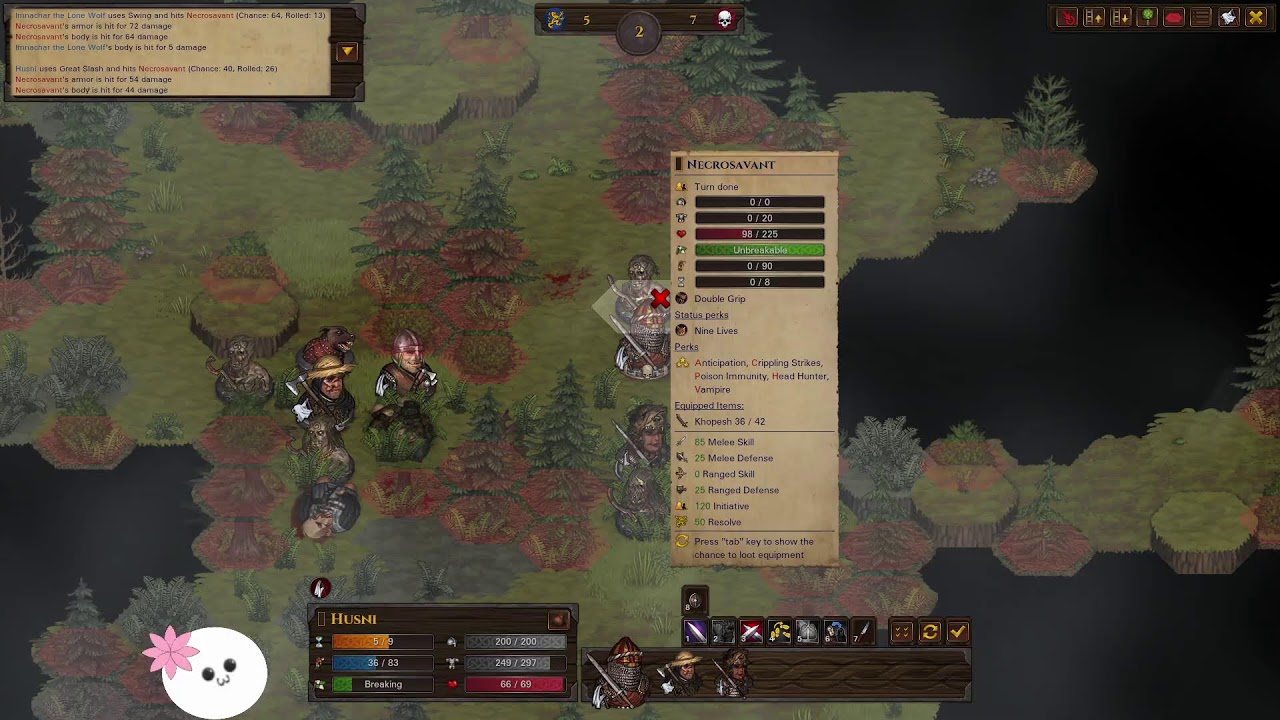Toggle the red hexagon highlight button
The height and width of the screenshot is (720, 1280).
[1174, 18]
